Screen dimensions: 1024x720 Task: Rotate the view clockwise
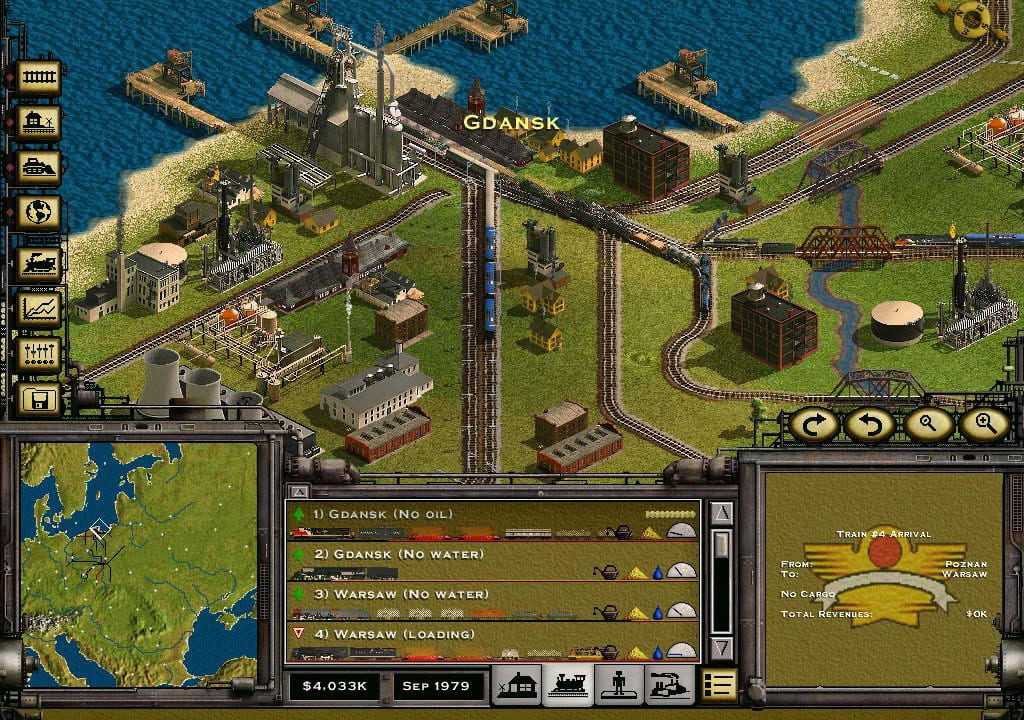point(813,424)
